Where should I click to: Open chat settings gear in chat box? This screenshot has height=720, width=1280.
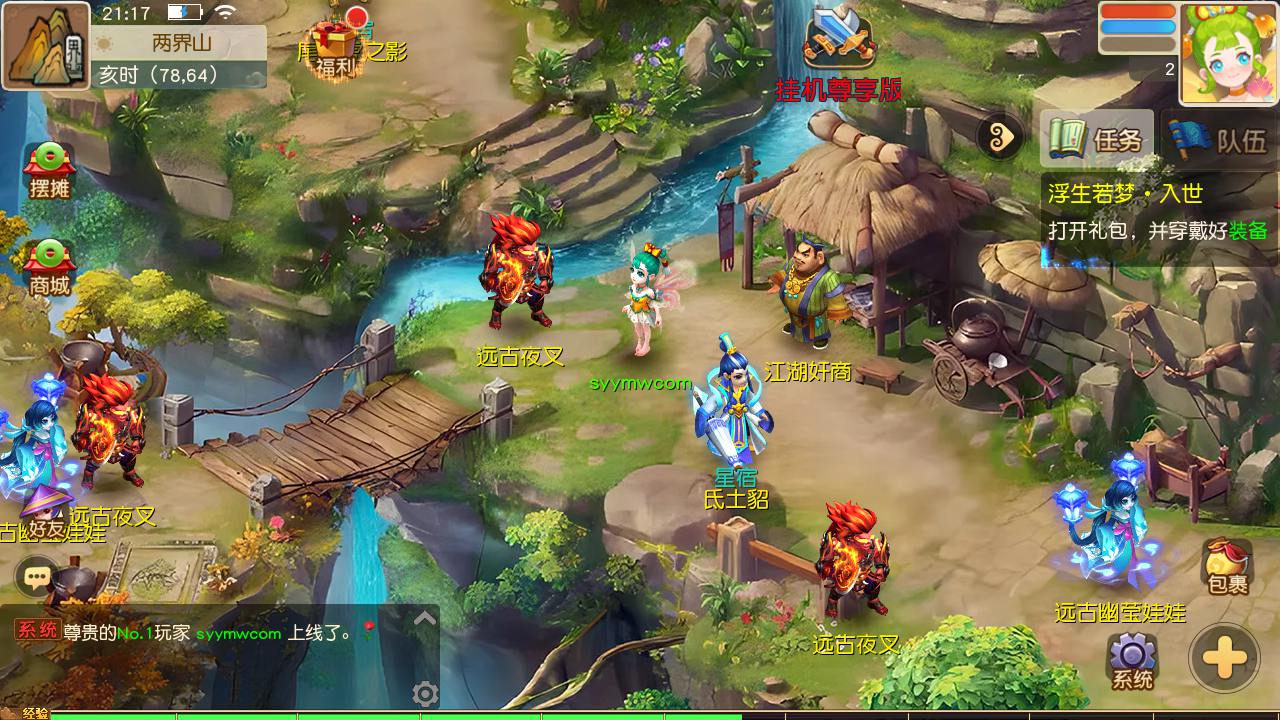click(x=425, y=693)
